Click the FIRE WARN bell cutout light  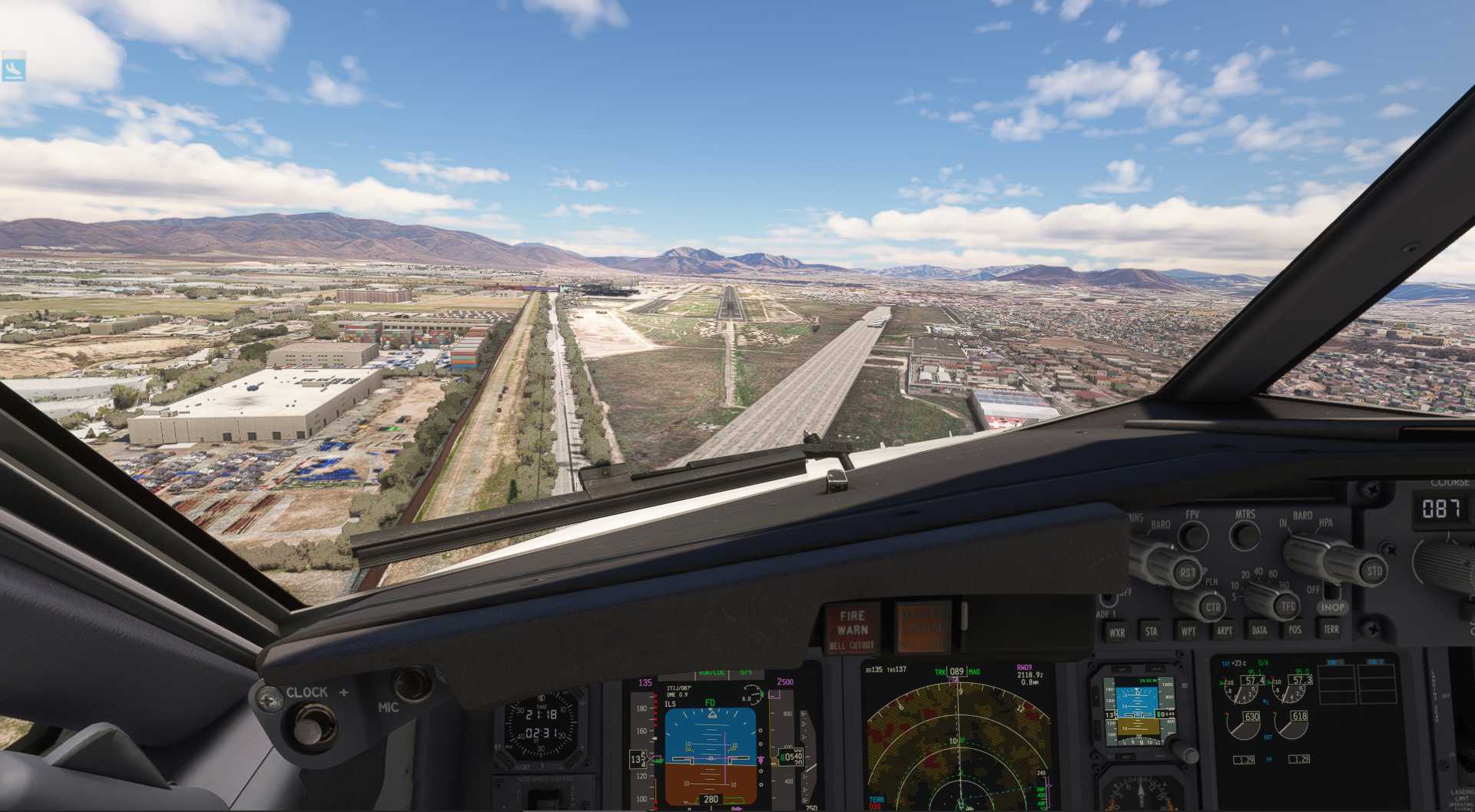[x=852, y=629]
